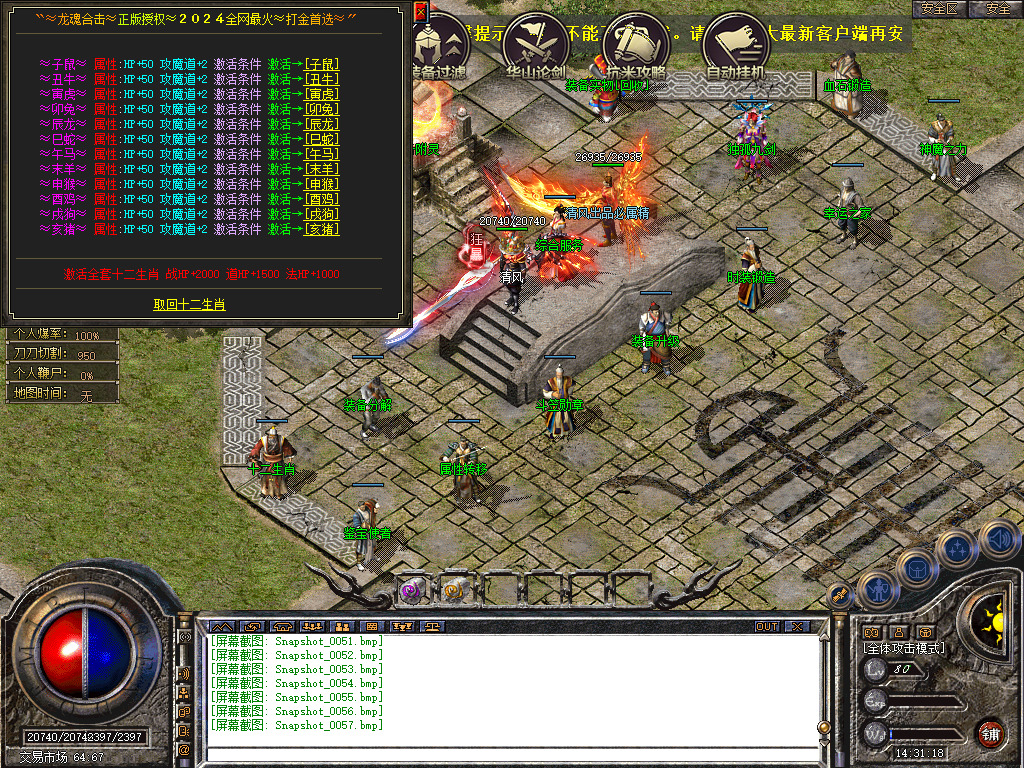Click the chat panel OUT button

(766, 626)
